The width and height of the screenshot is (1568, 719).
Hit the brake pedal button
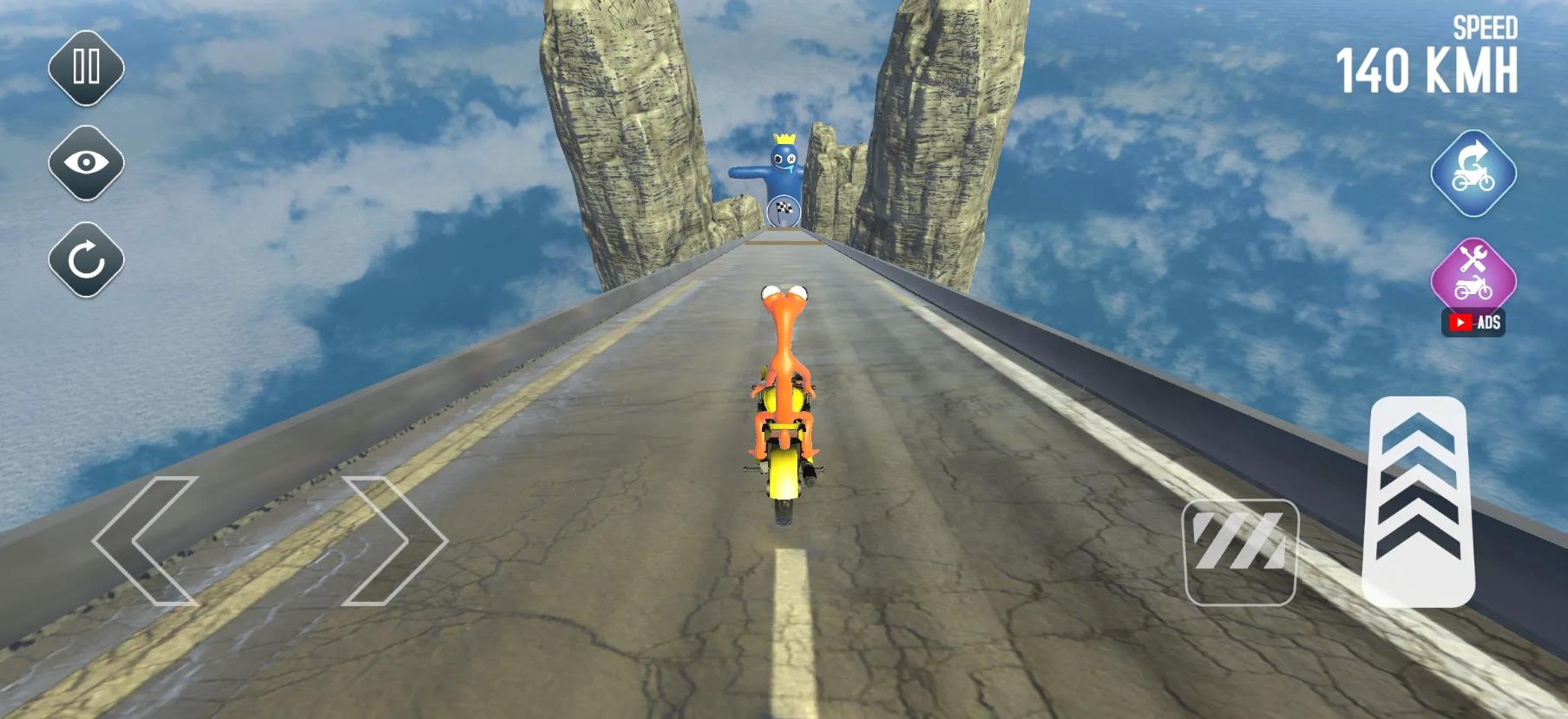pos(1240,552)
